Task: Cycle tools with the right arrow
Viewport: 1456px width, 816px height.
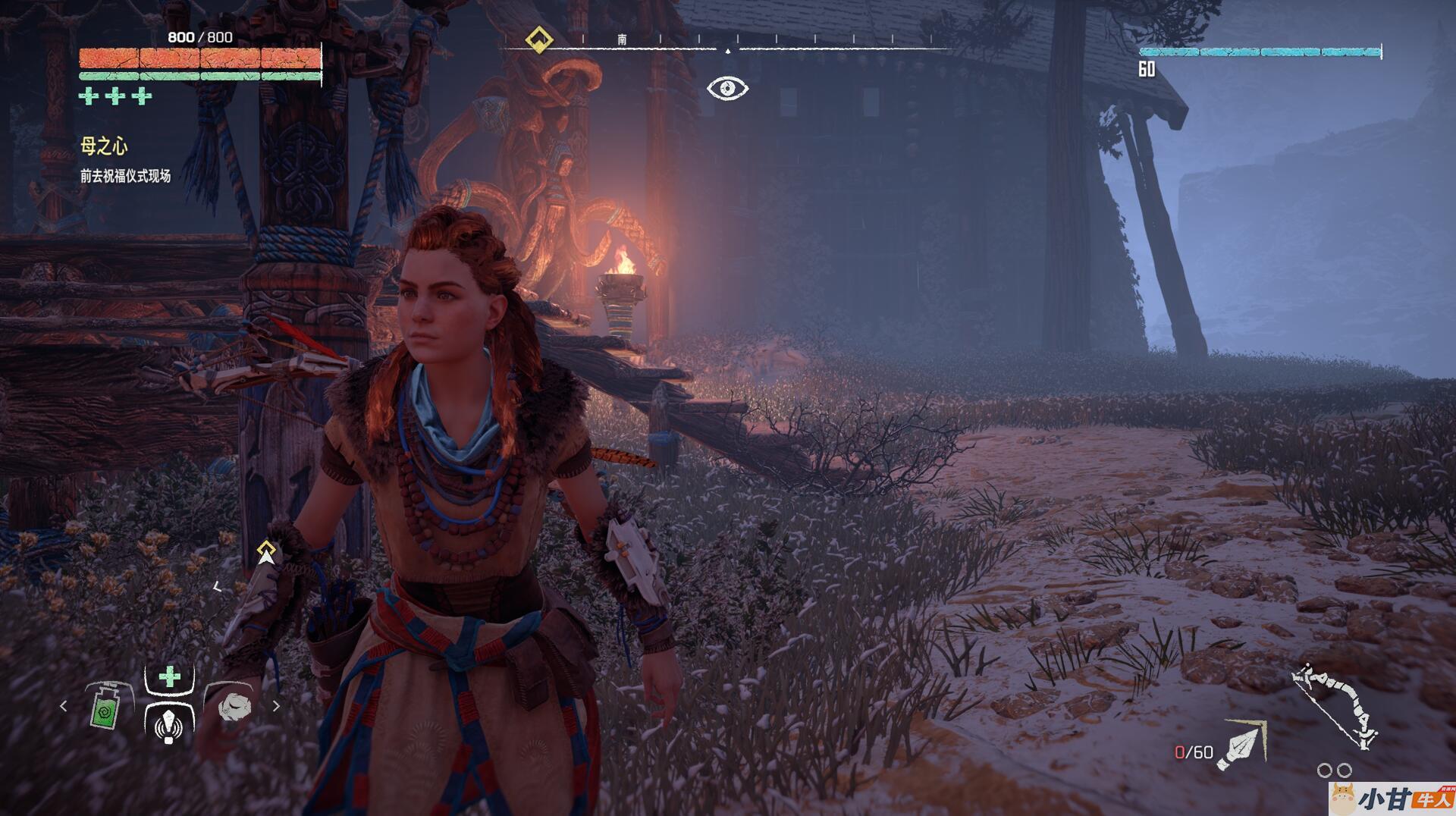Action: pyautogui.click(x=276, y=706)
